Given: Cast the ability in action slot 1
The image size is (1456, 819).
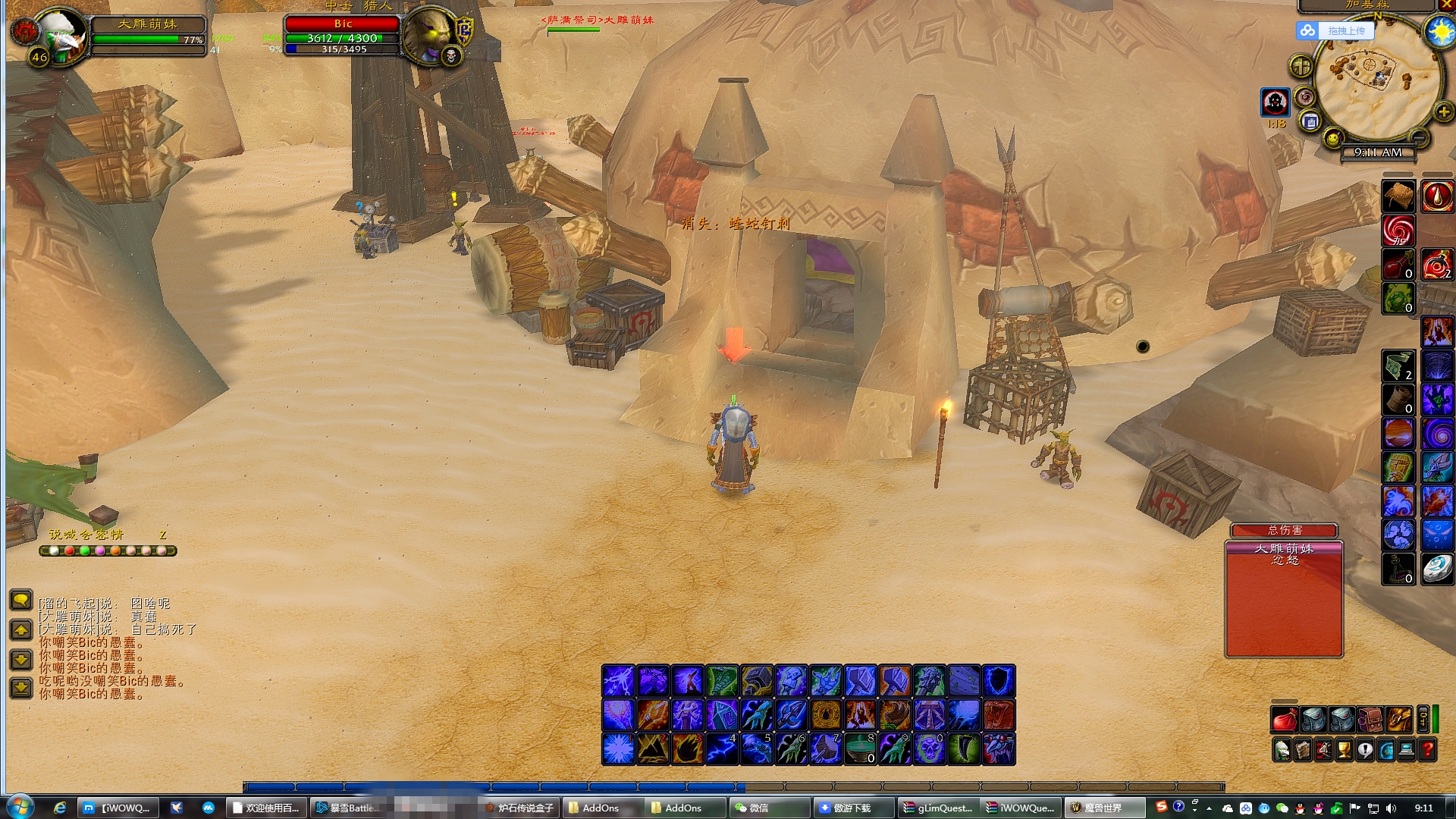Looking at the screenshot, I should (618, 748).
